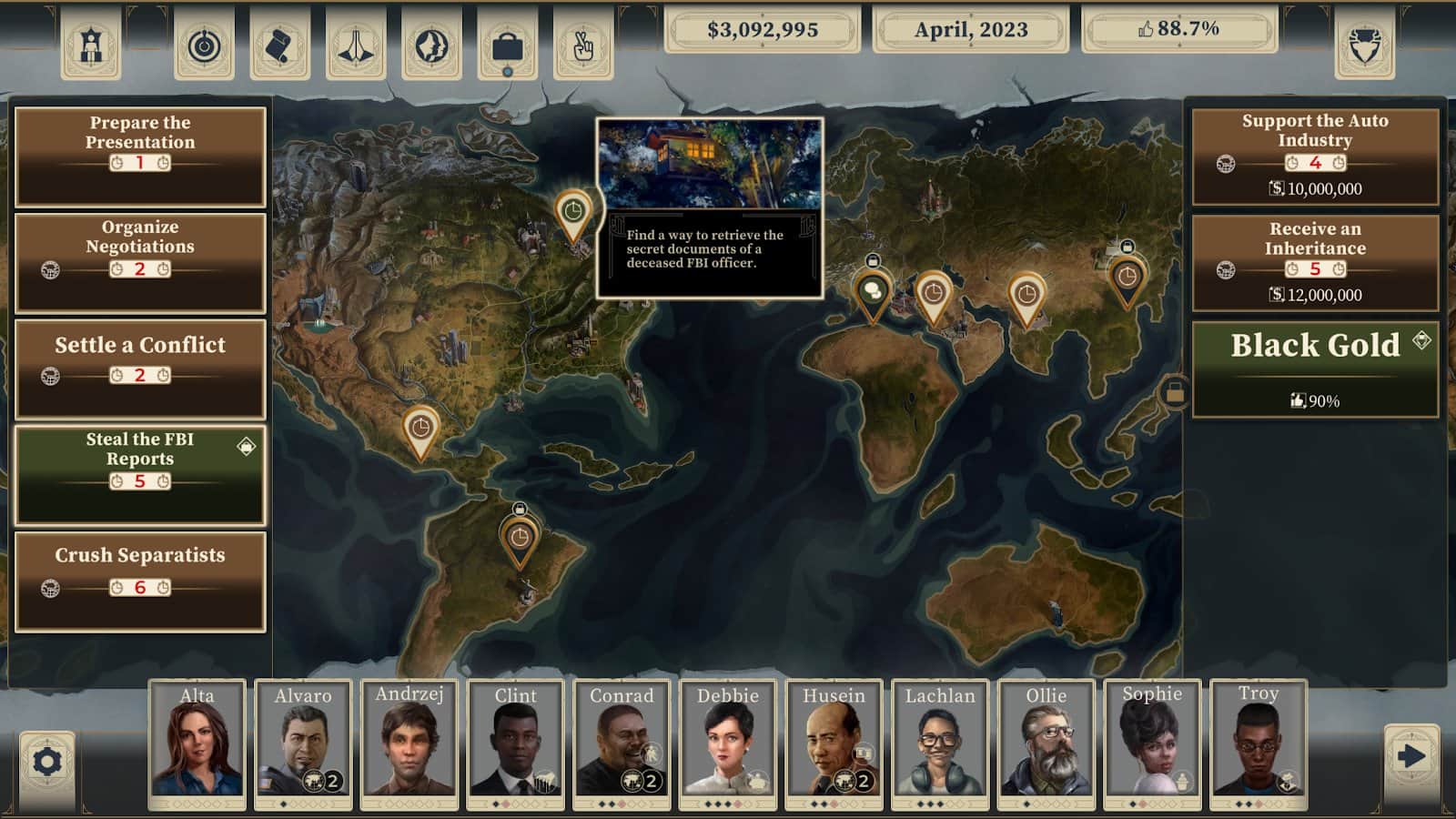Select the target objectives icon in the toolbar

[204, 45]
